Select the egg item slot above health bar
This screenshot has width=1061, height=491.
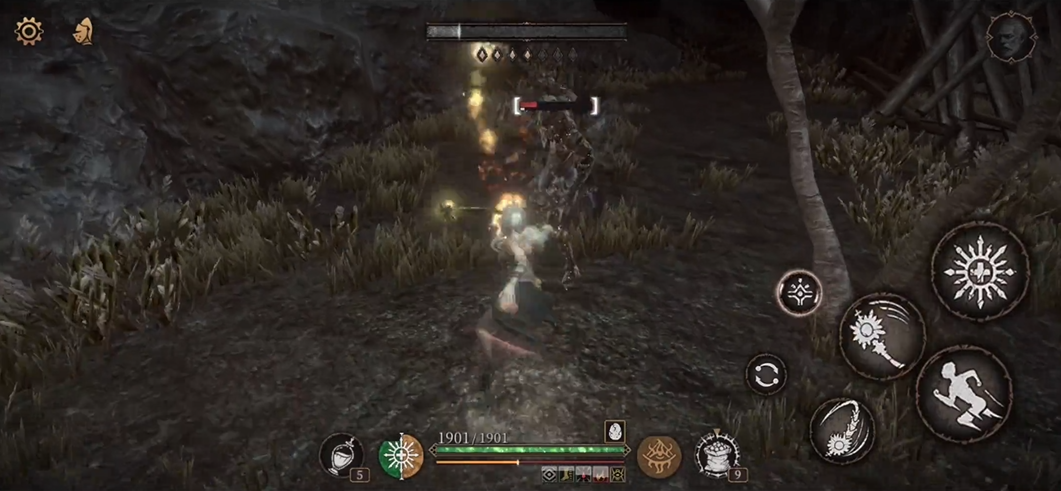(x=614, y=431)
